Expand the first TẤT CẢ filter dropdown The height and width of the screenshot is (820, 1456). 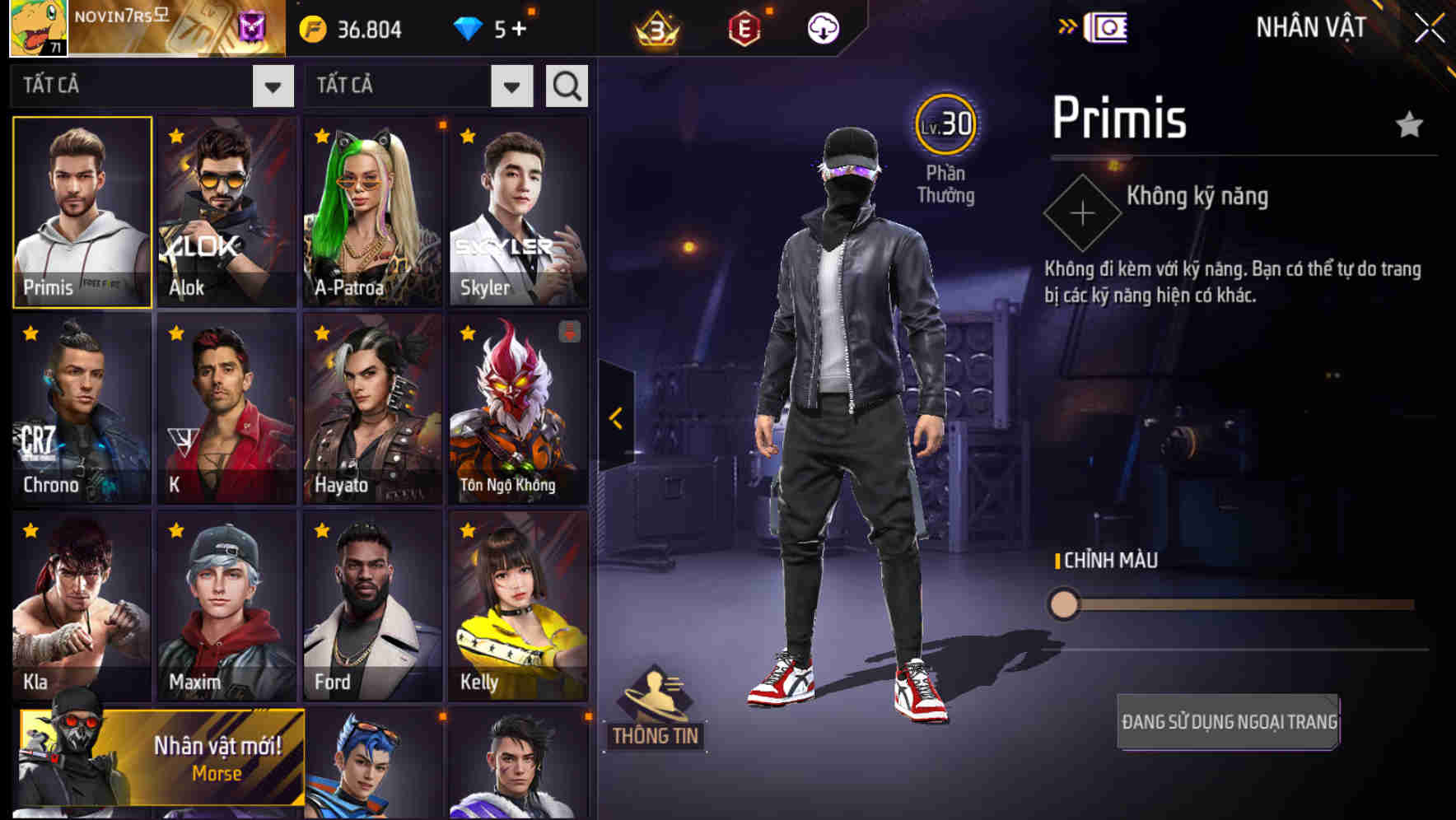click(274, 85)
